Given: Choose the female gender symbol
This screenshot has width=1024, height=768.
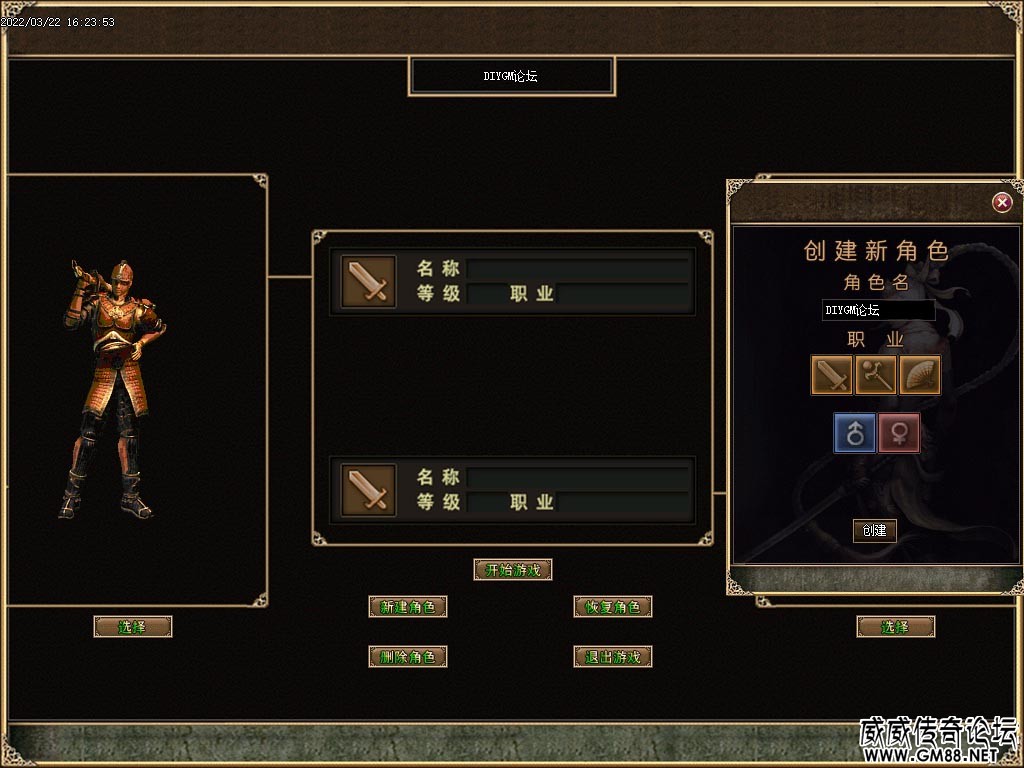Looking at the screenshot, I should (x=899, y=433).
